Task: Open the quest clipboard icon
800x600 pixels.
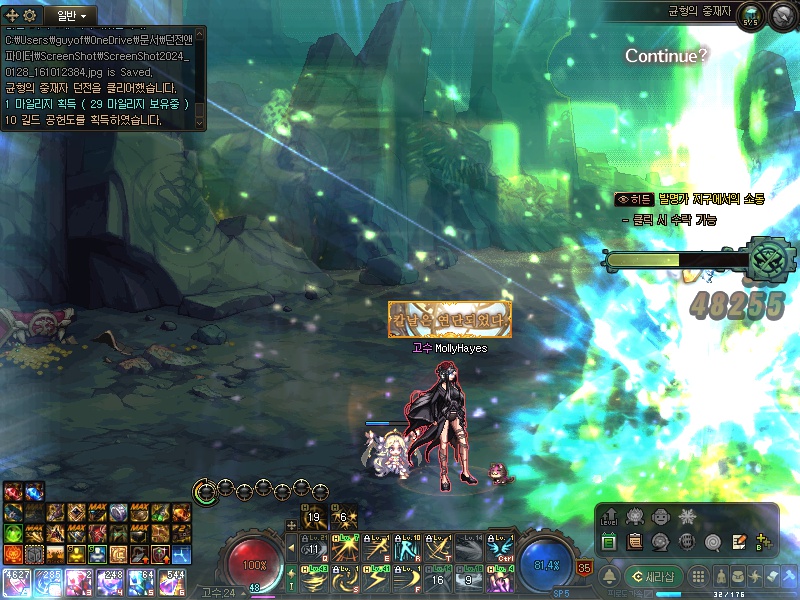Action: click(x=634, y=542)
